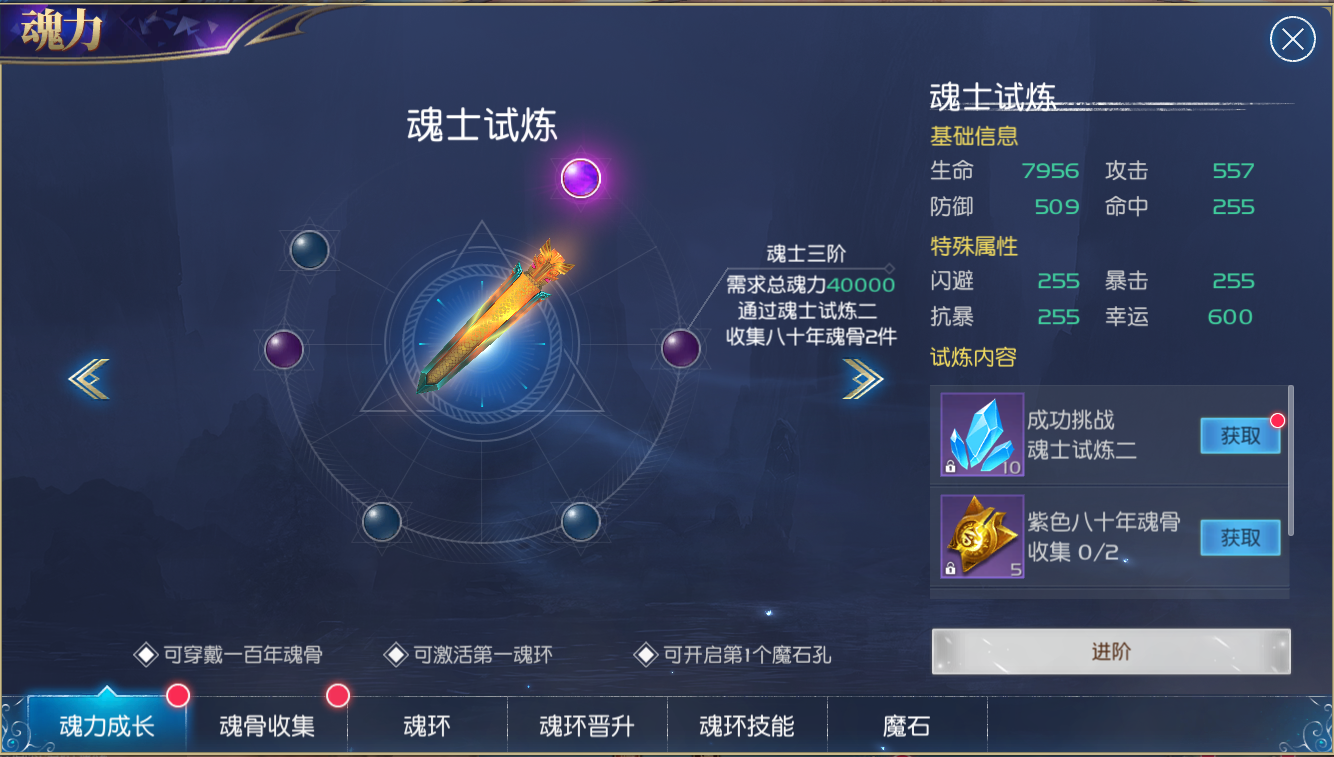
Task: Switch to the 魂力成长 tab
Action: 107,725
